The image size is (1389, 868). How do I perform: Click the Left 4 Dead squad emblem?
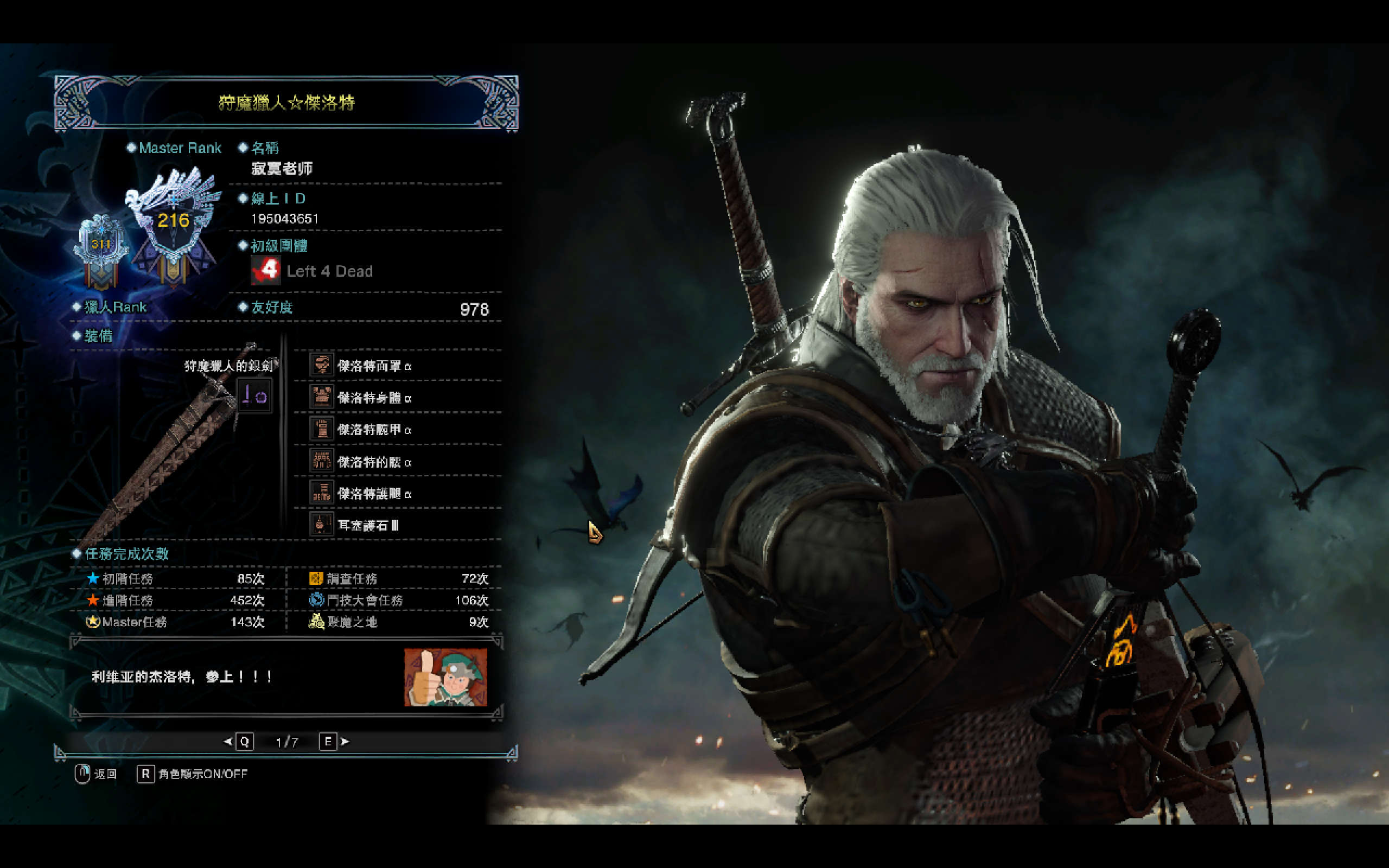tap(265, 270)
